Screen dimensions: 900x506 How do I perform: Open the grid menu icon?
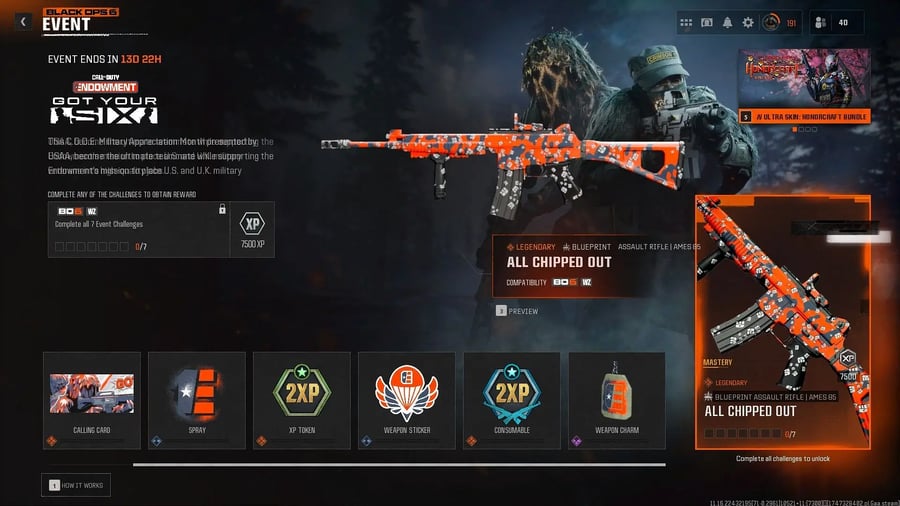click(x=686, y=22)
